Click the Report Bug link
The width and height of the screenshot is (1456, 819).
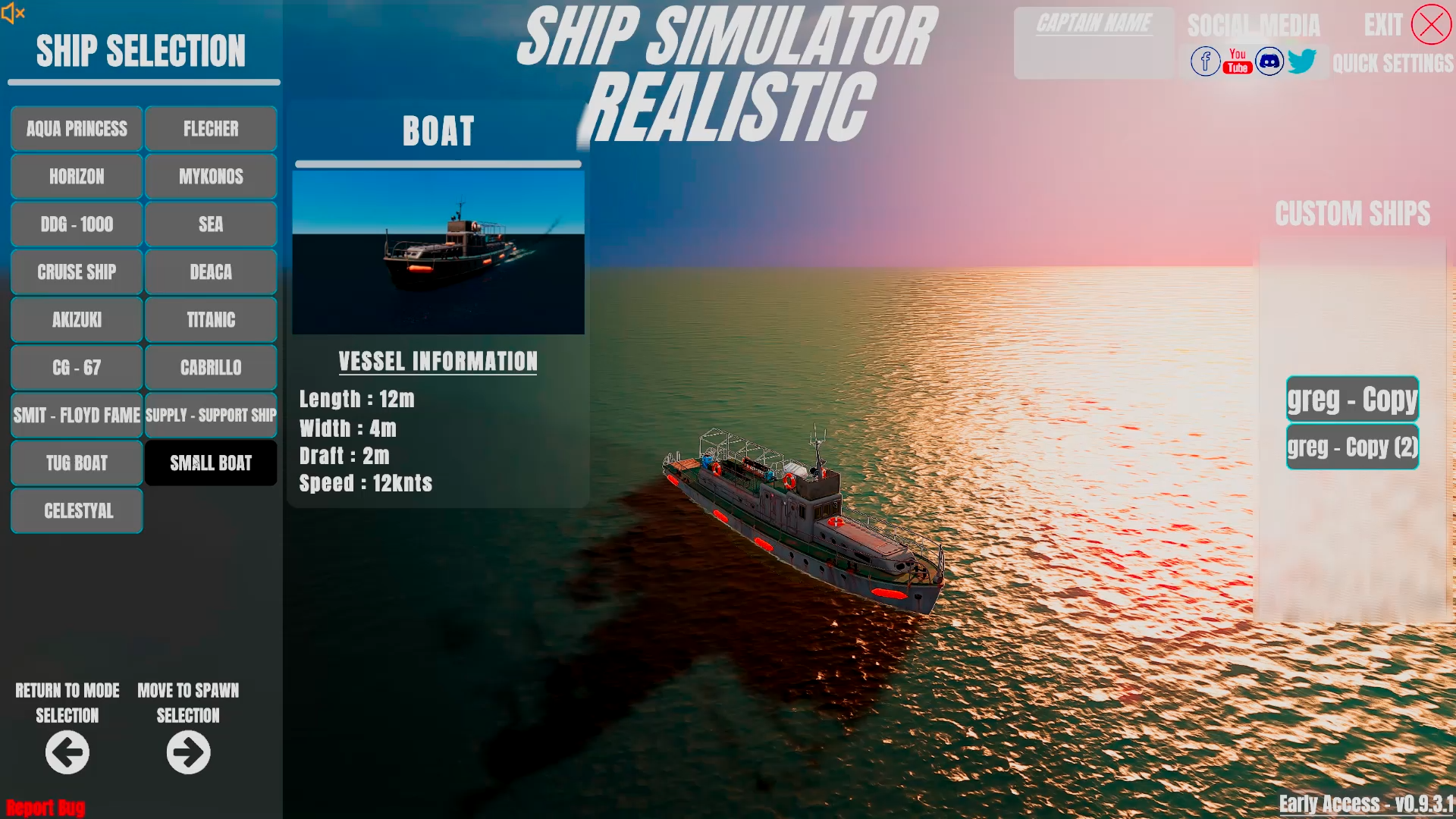pos(45,808)
